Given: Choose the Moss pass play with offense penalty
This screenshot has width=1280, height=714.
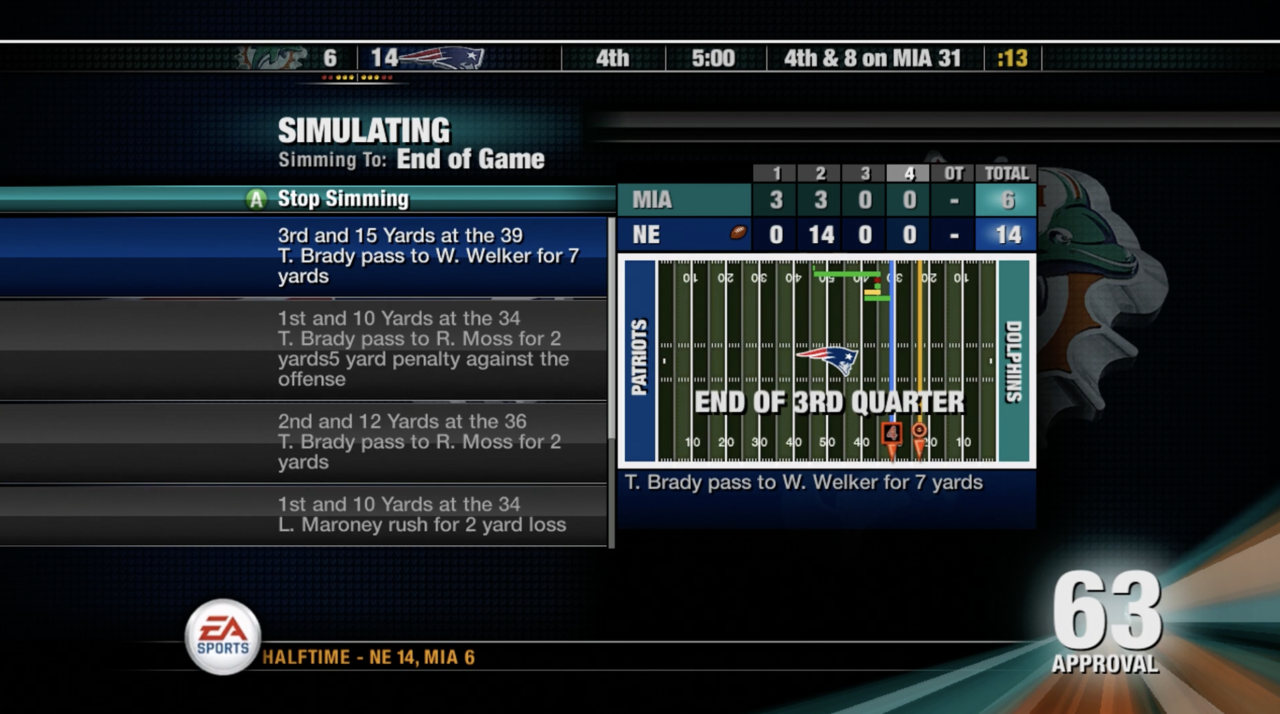Looking at the screenshot, I should coord(423,349).
